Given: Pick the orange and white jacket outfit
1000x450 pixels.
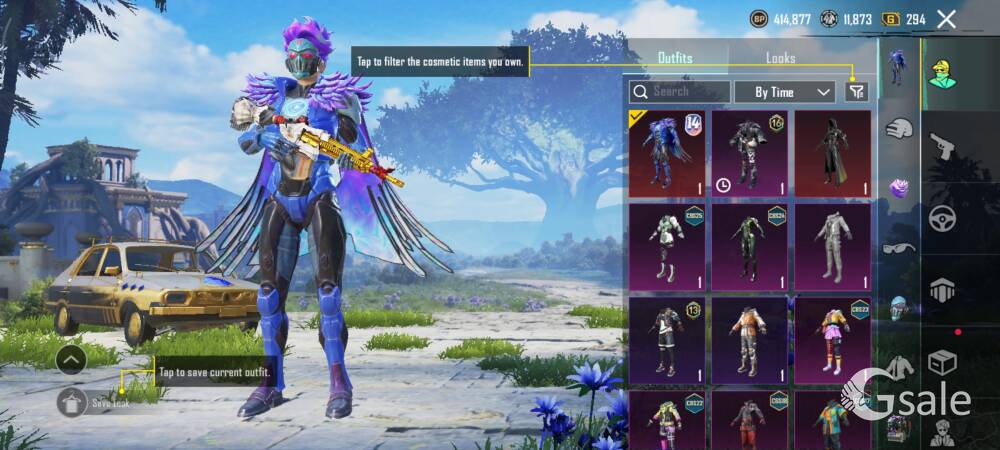Looking at the screenshot, I should pos(749,340).
